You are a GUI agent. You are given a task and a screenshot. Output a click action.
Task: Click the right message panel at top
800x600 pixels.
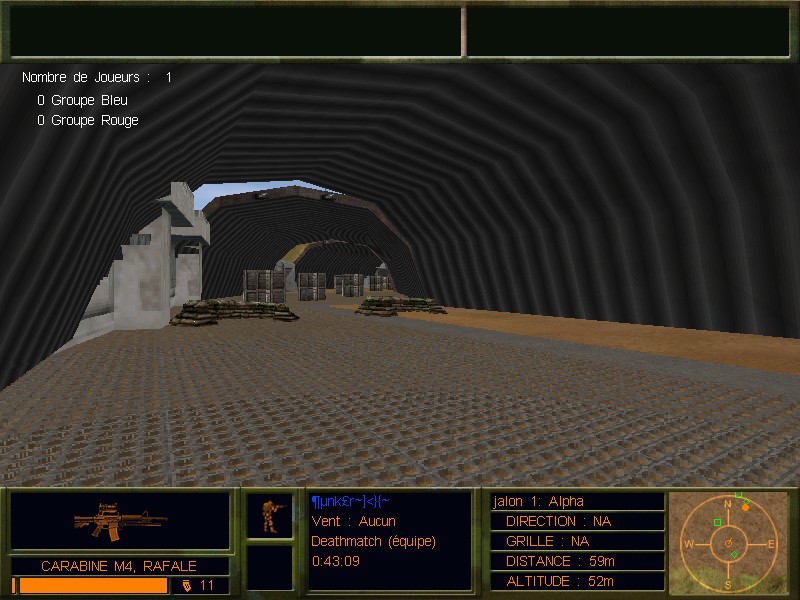626,31
